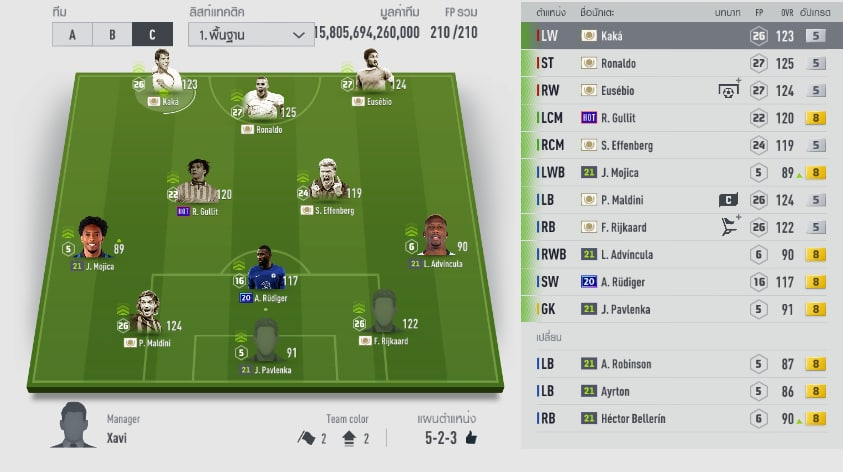Select the F. Rijkaard list row
This screenshot has width=843, height=472.
[679, 227]
